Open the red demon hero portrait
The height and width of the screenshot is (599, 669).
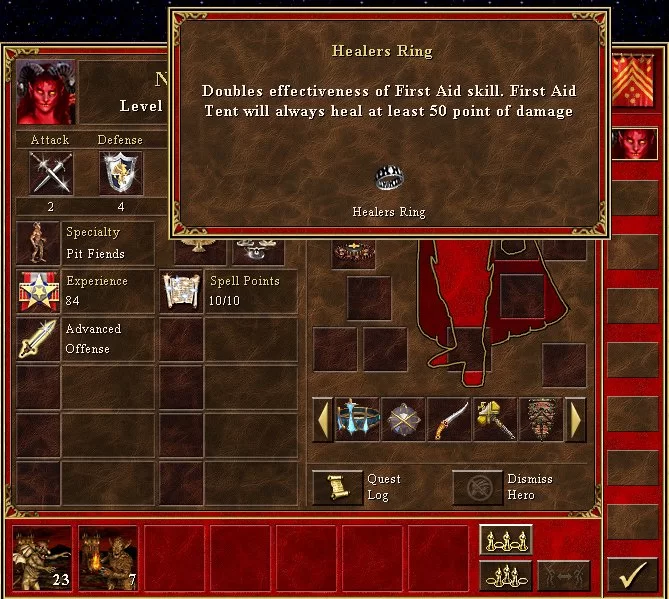(45, 91)
